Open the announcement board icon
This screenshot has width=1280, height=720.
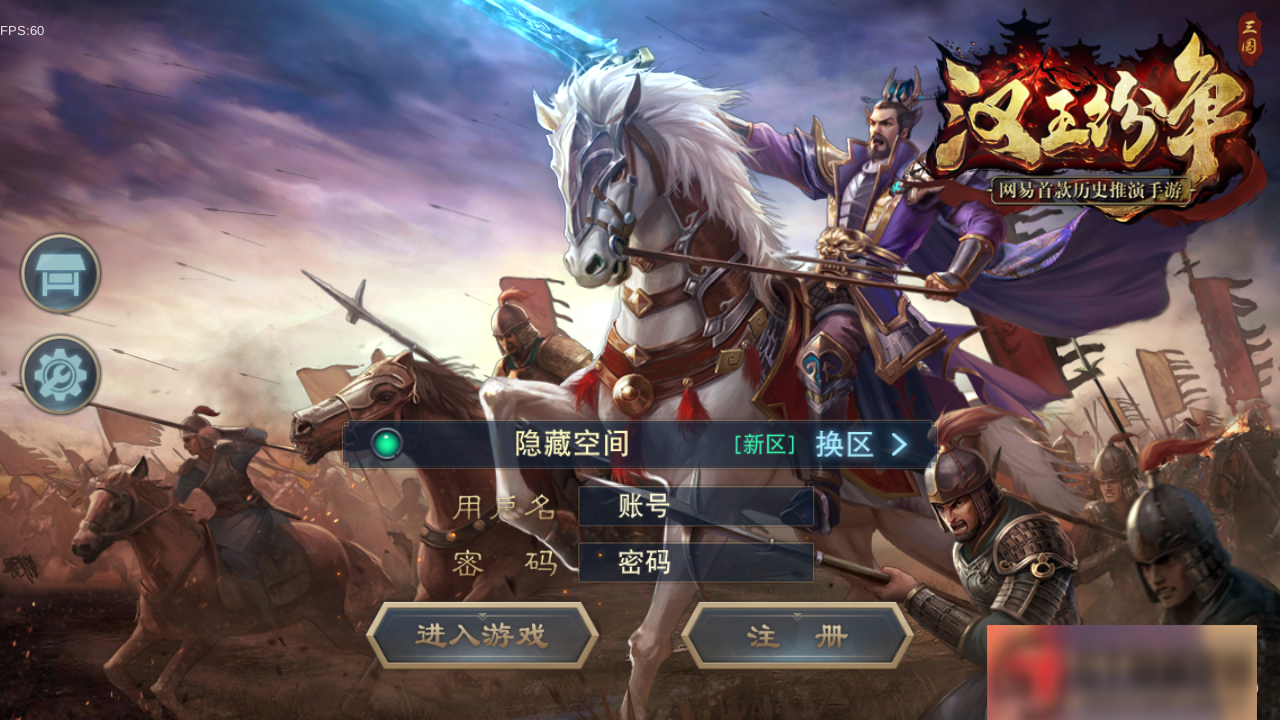(60, 273)
